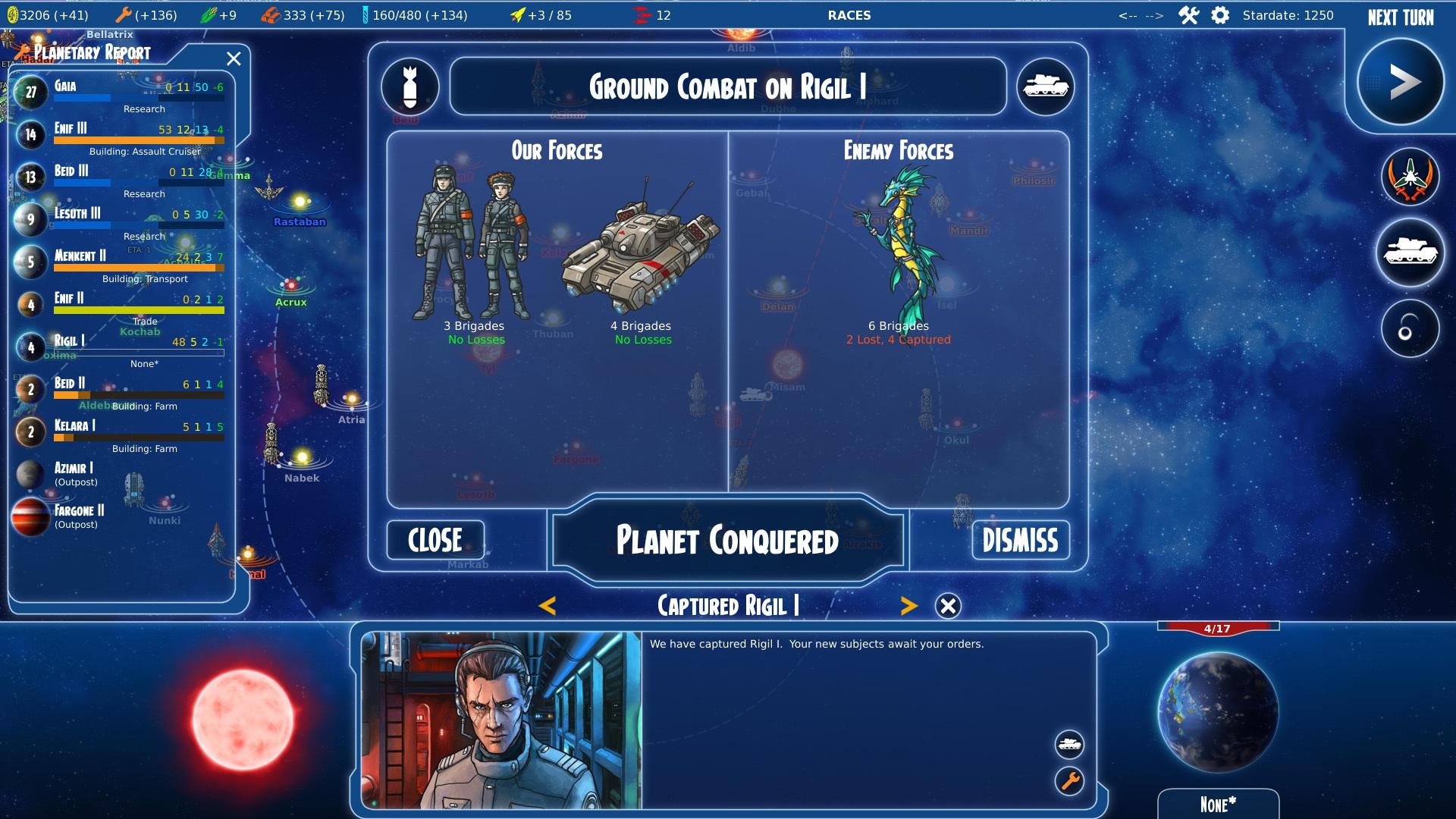
Task: Close the ground combat dialog
Action: coord(435,541)
